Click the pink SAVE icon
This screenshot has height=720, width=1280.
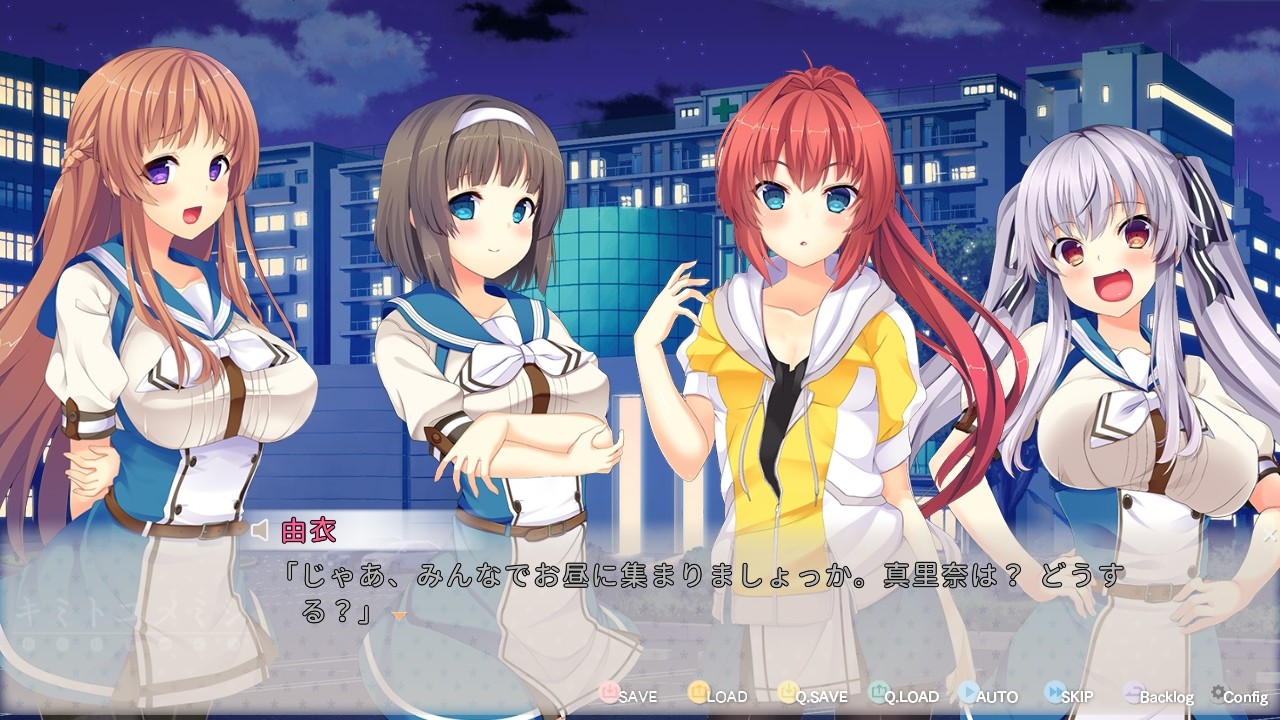coord(609,692)
